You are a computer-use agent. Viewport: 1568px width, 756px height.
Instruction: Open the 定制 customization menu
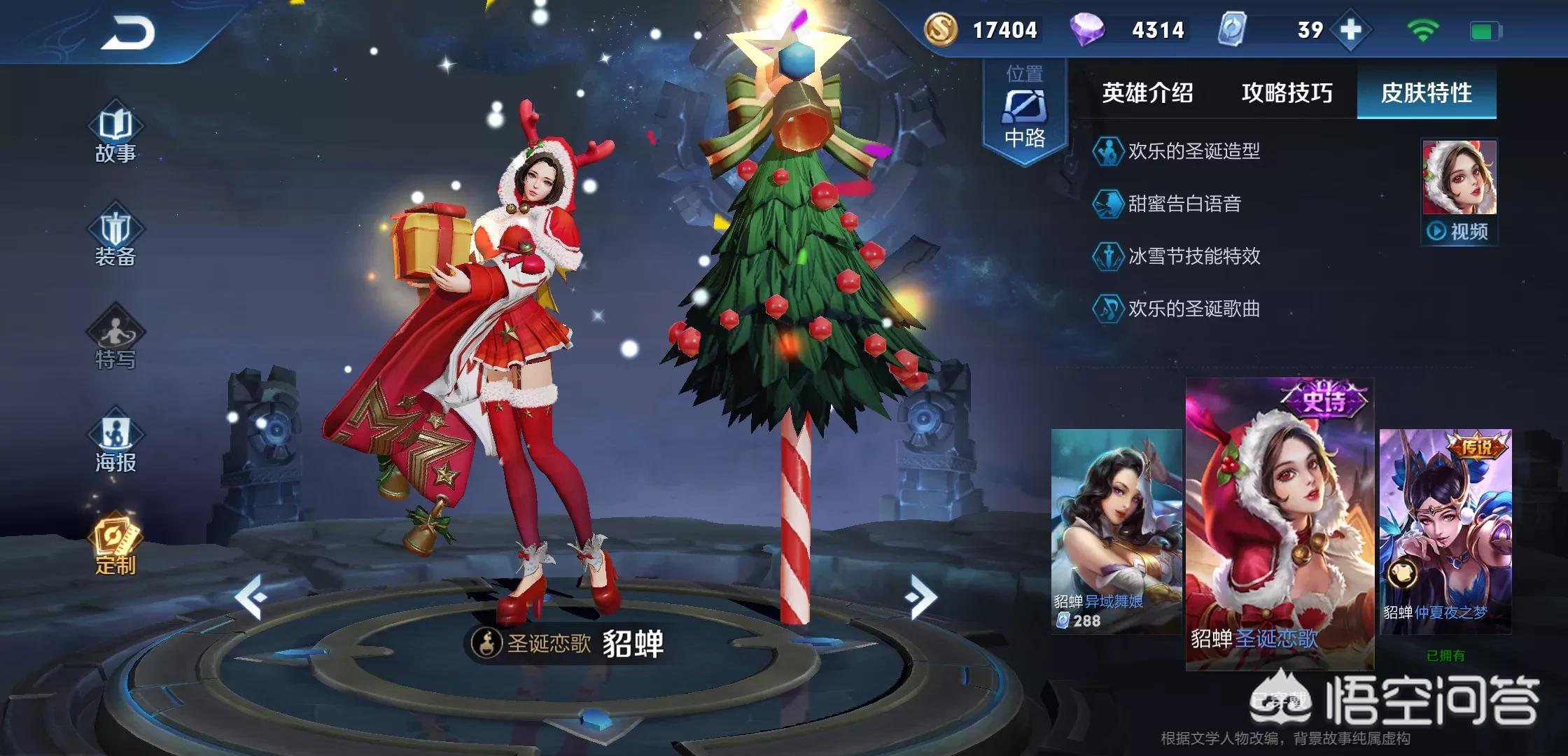click(x=115, y=546)
